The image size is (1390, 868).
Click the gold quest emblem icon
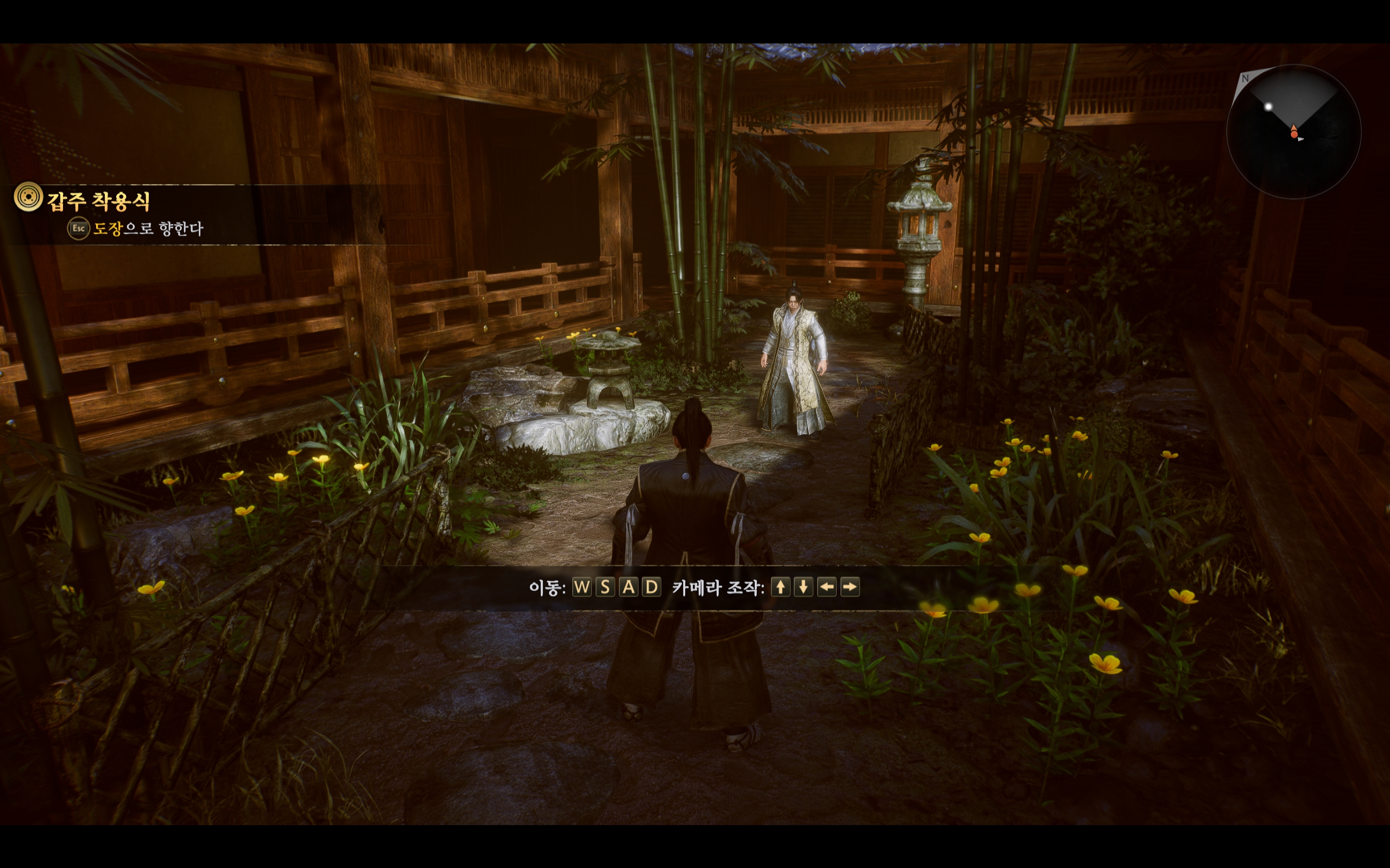point(28,197)
